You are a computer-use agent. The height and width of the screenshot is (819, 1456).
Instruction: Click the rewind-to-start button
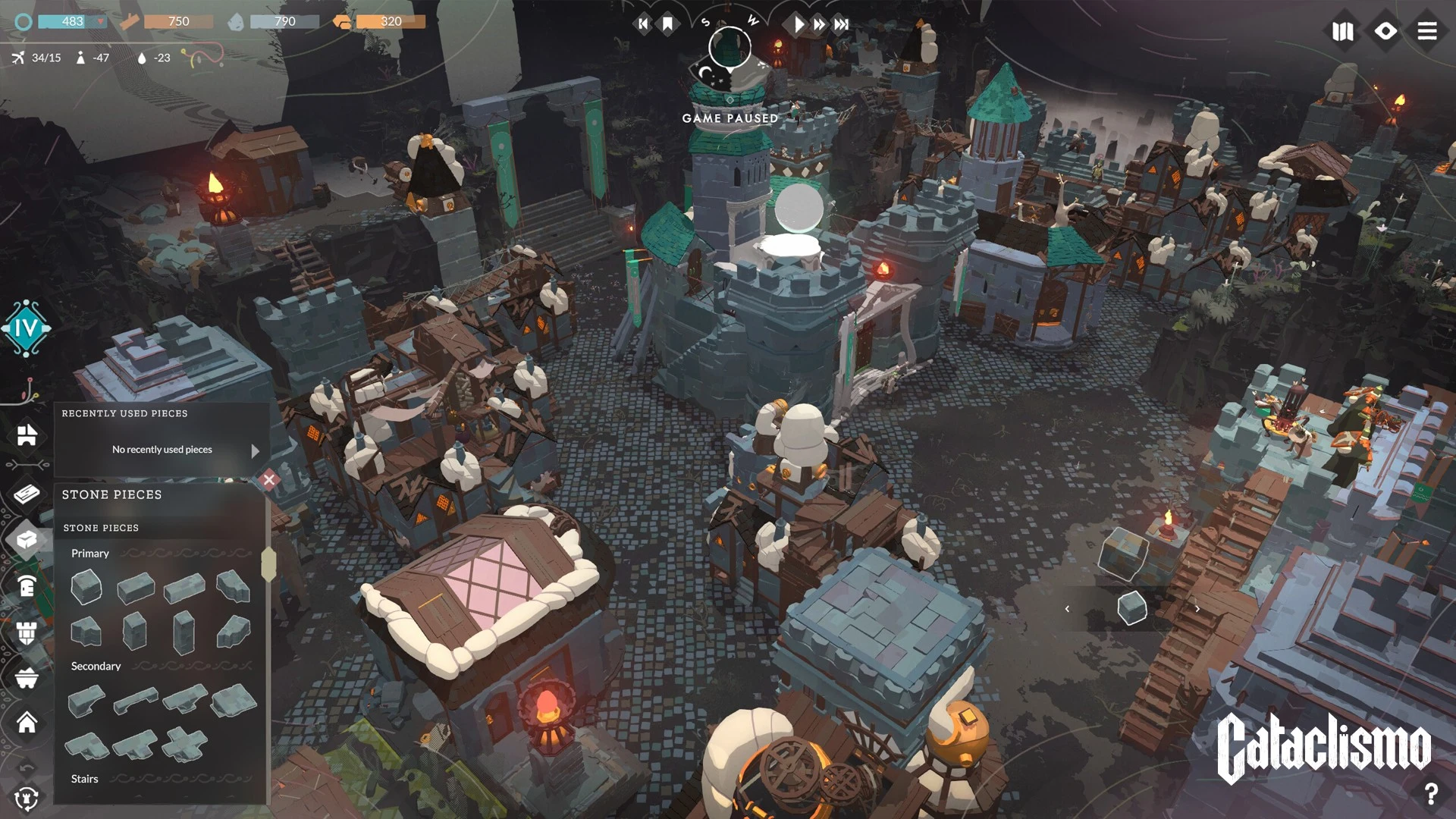643,24
